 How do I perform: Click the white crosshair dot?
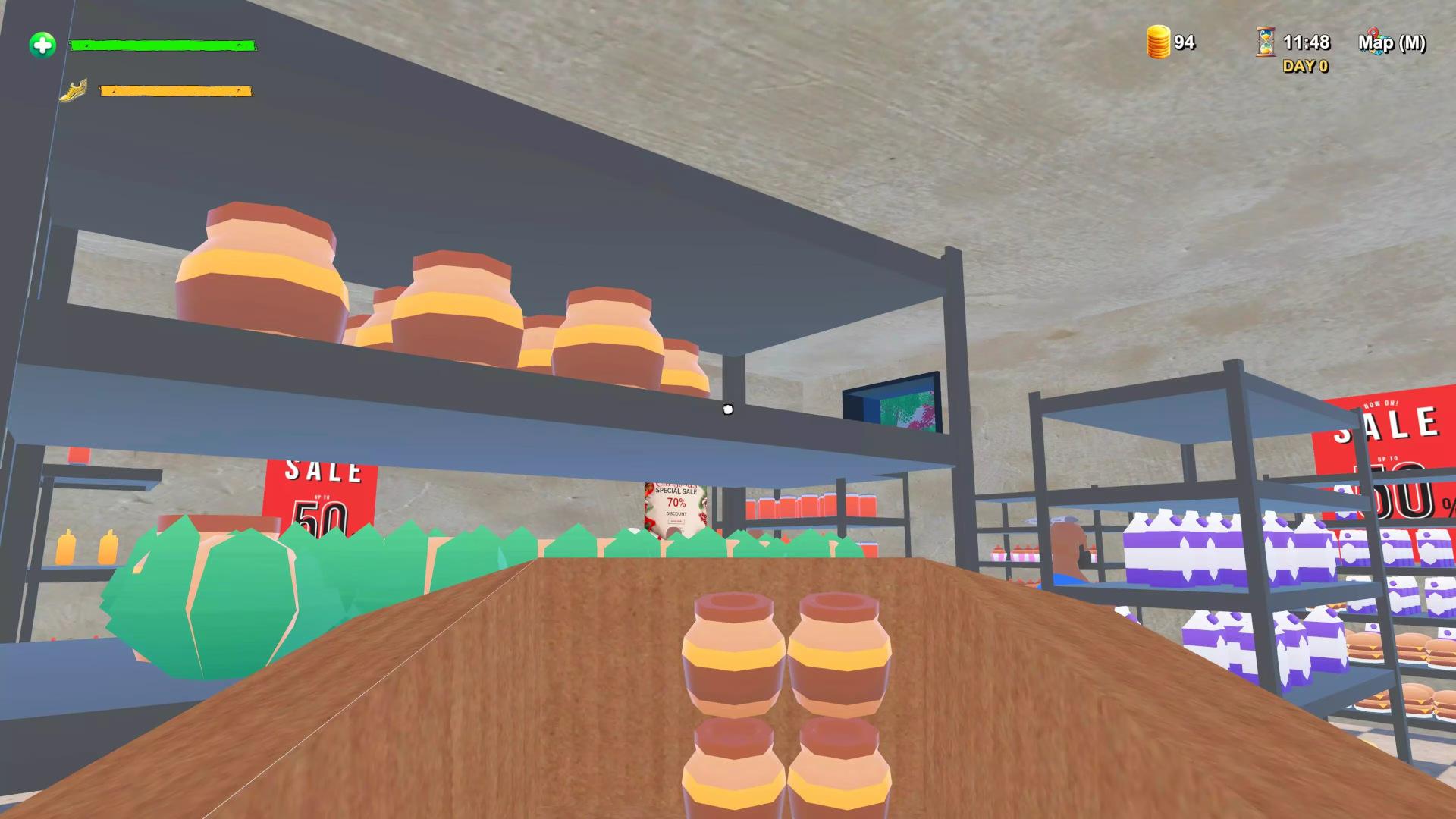click(x=727, y=409)
